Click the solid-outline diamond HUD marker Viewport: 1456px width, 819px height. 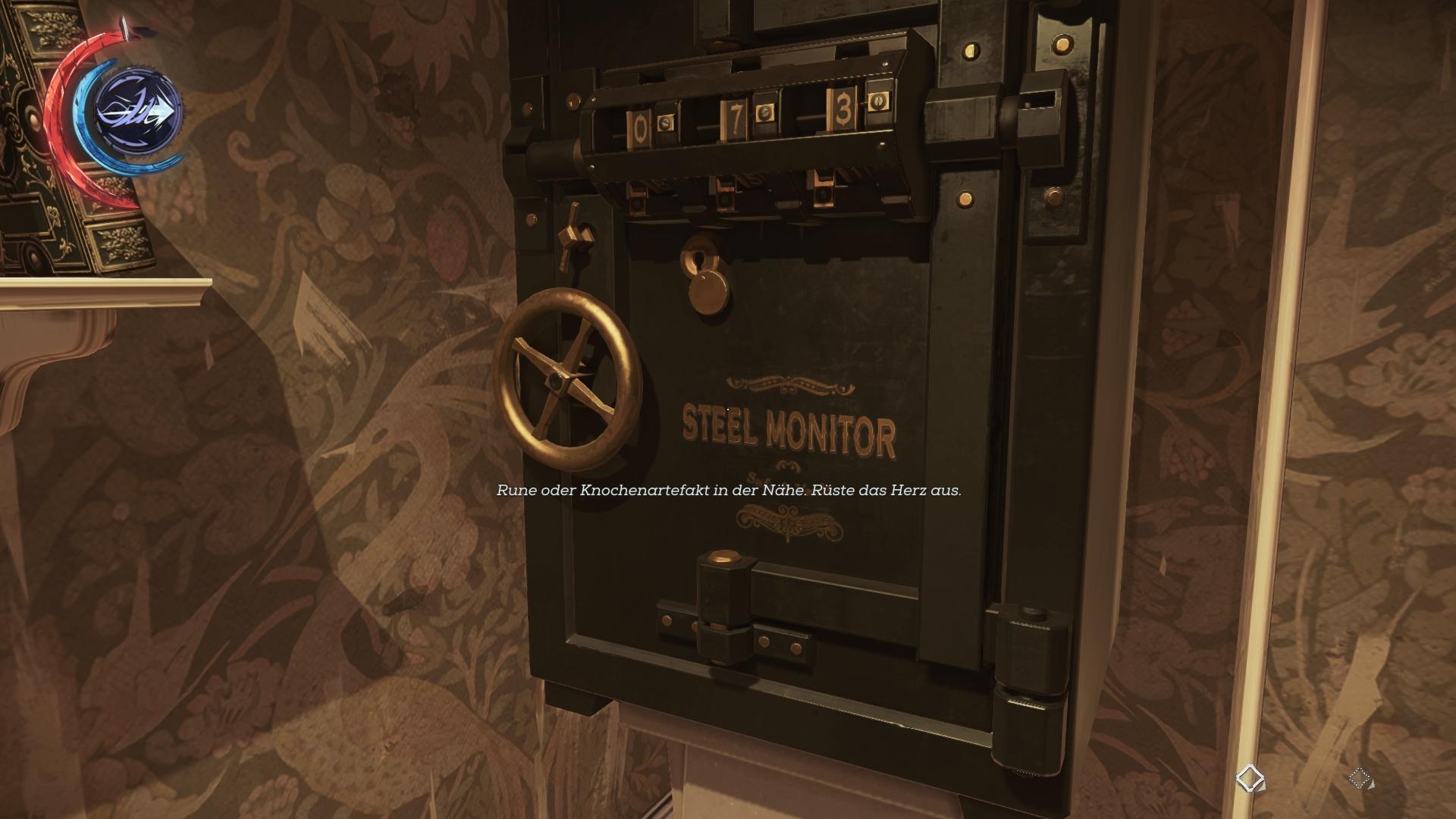click(1250, 778)
